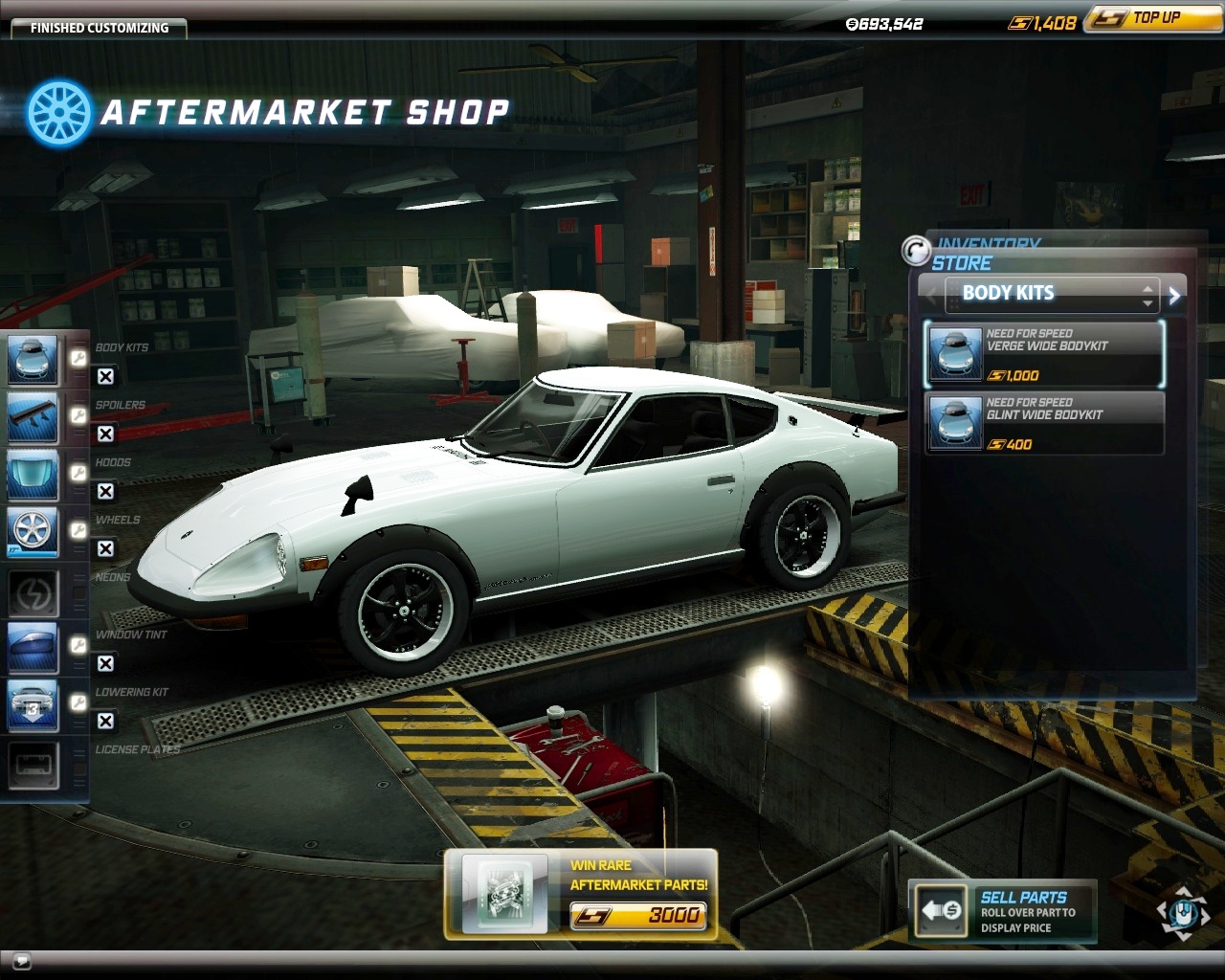1225x980 pixels.
Task: Click the Sell Parts button
Action: pyautogui.click(x=1002, y=911)
